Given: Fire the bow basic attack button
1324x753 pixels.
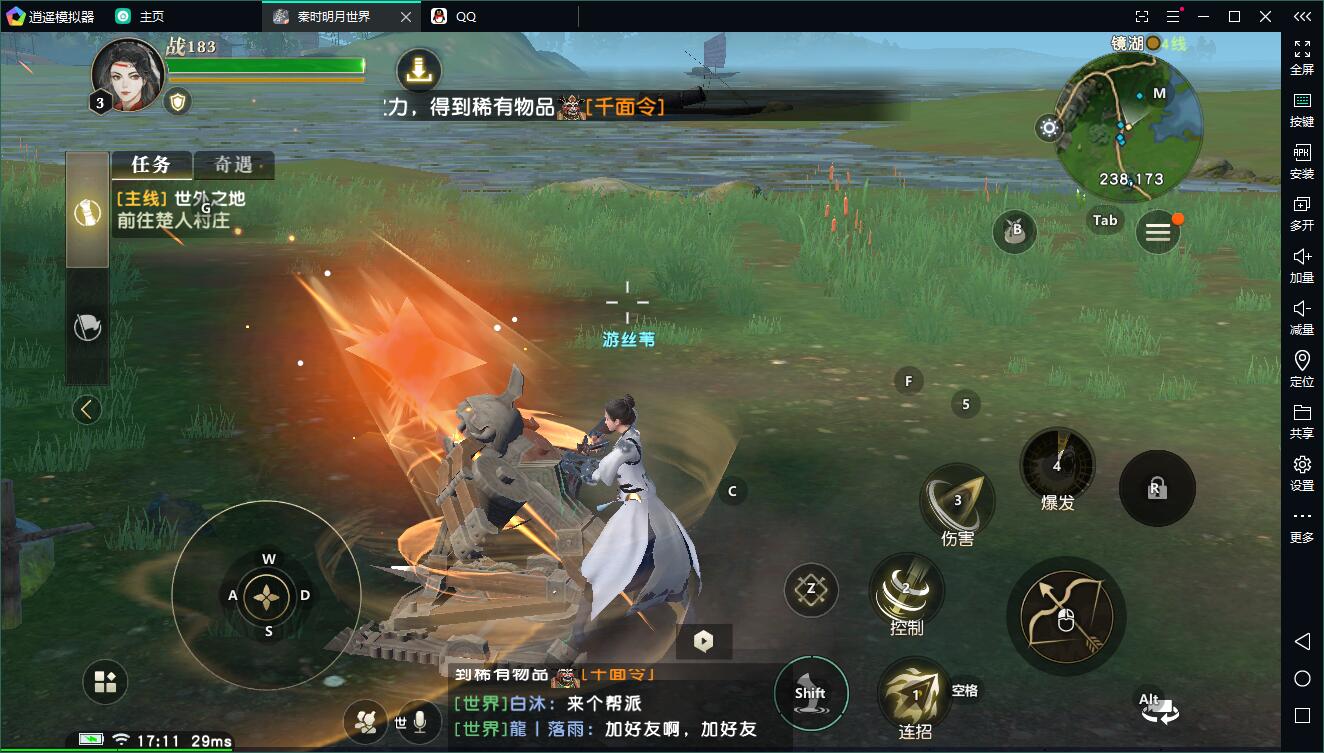Looking at the screenshot, I should point(1066,617).
